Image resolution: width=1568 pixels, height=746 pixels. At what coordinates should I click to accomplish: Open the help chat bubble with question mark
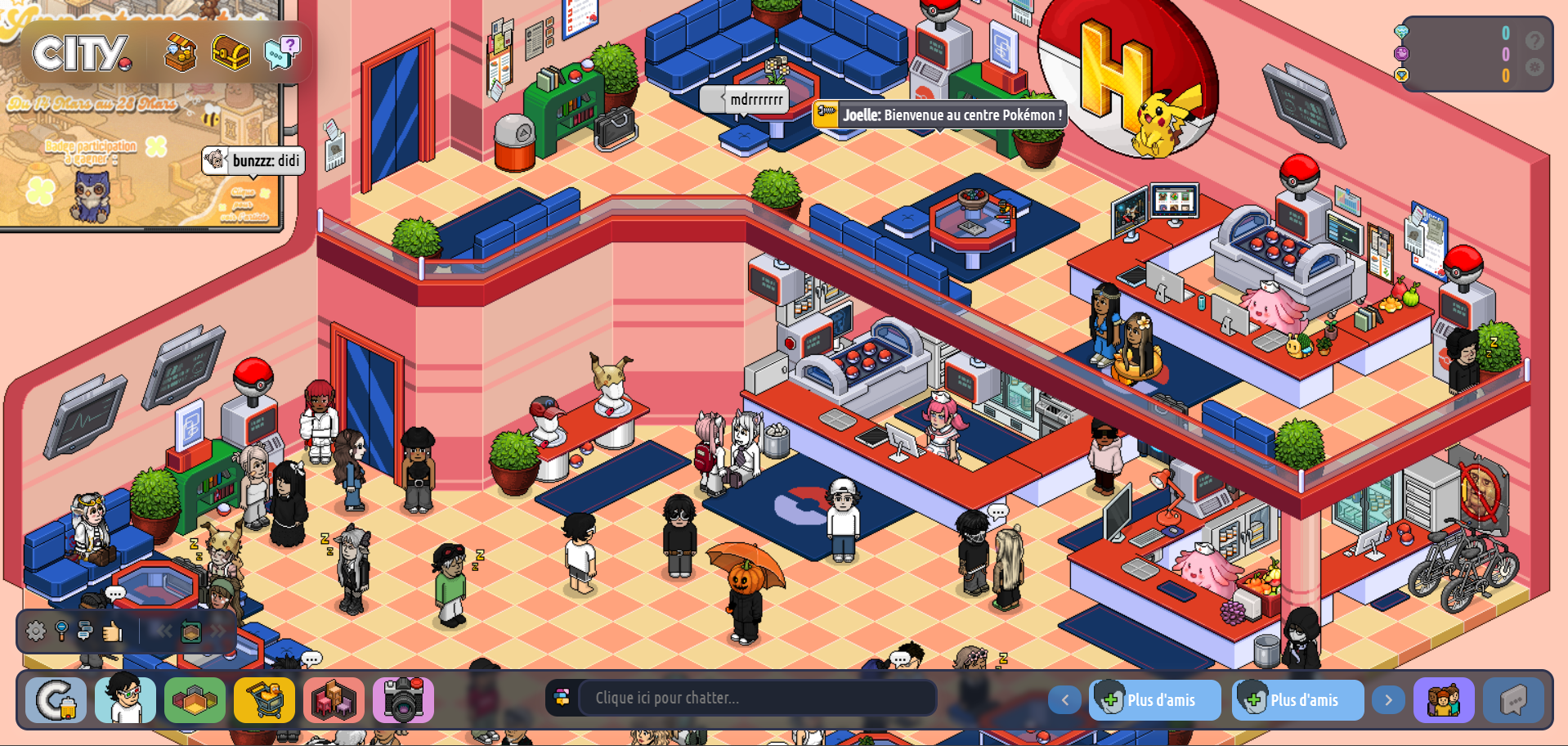point(282,52)
